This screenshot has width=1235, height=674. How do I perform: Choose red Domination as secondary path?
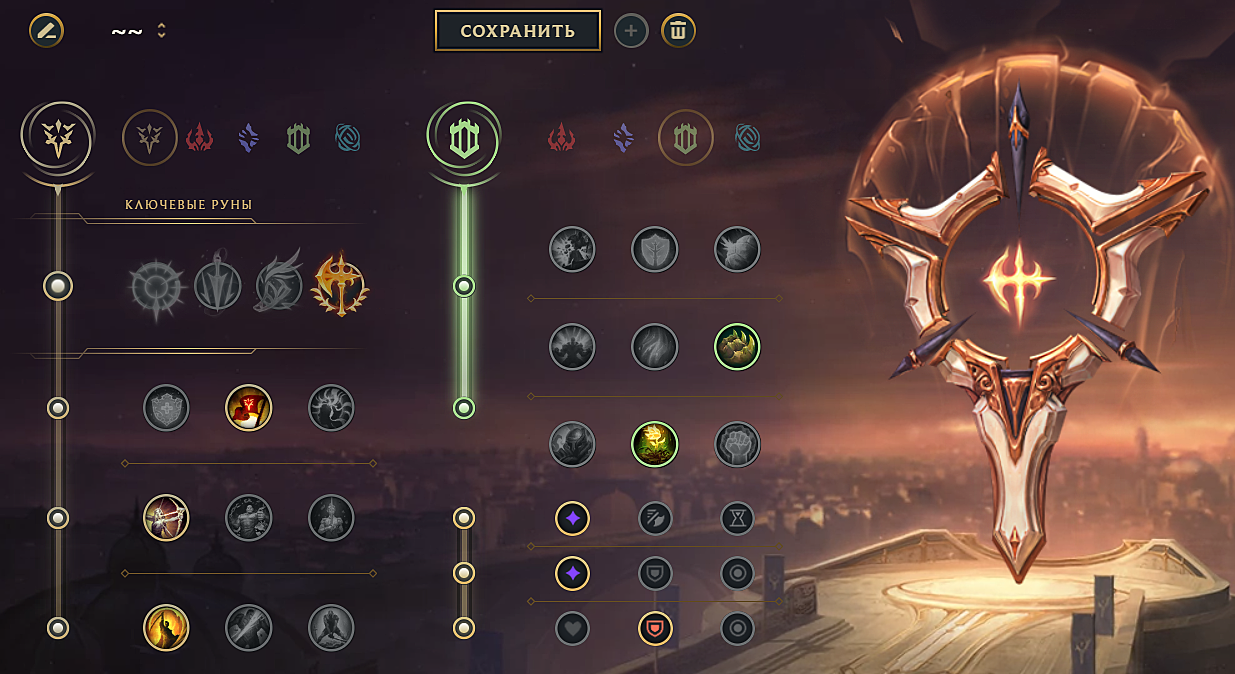(x=562, y=138)
